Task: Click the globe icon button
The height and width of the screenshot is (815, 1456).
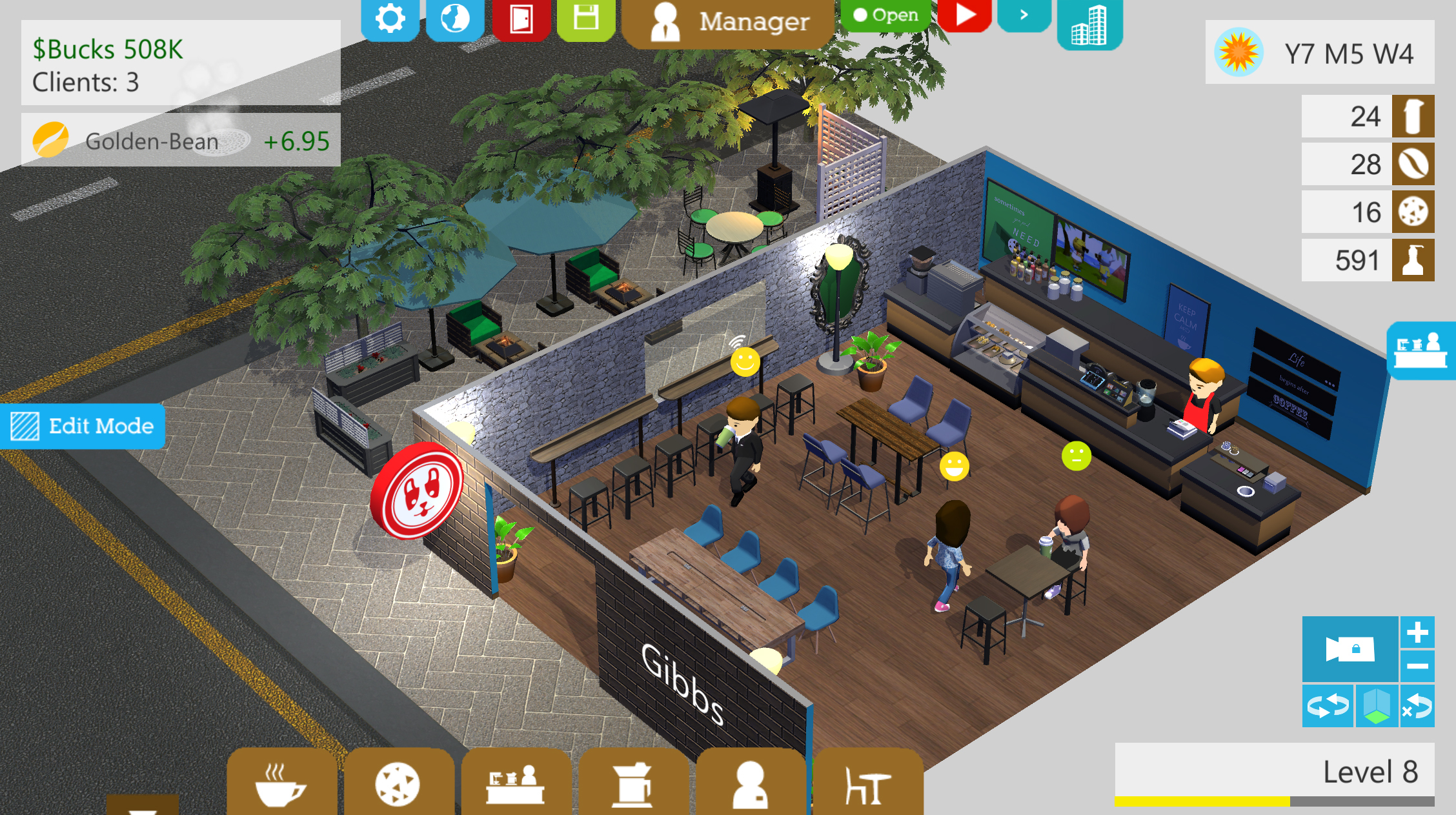Action: [x=455, y=18]
